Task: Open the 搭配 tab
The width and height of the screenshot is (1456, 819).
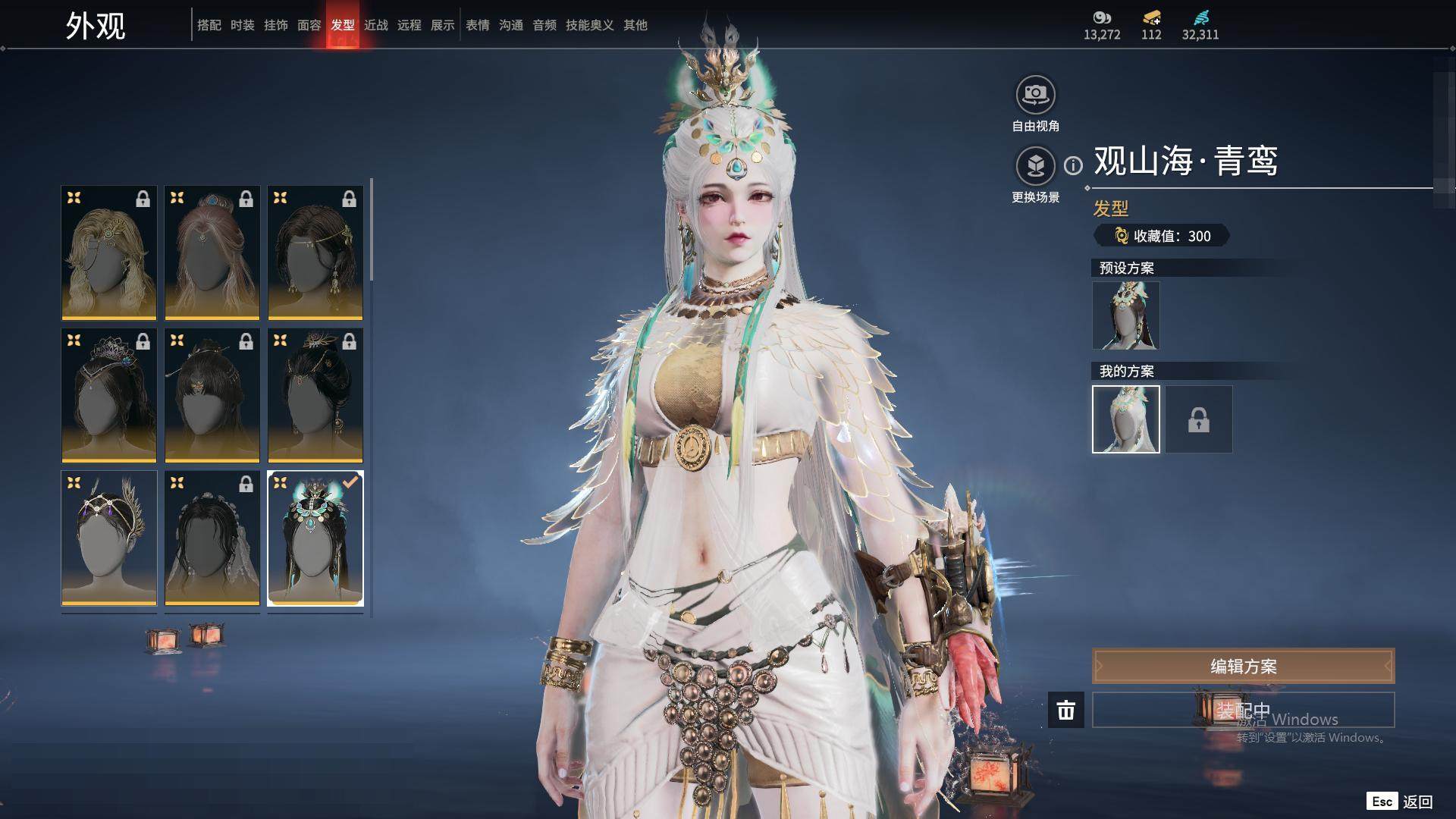Action: (x=209, y=25)
